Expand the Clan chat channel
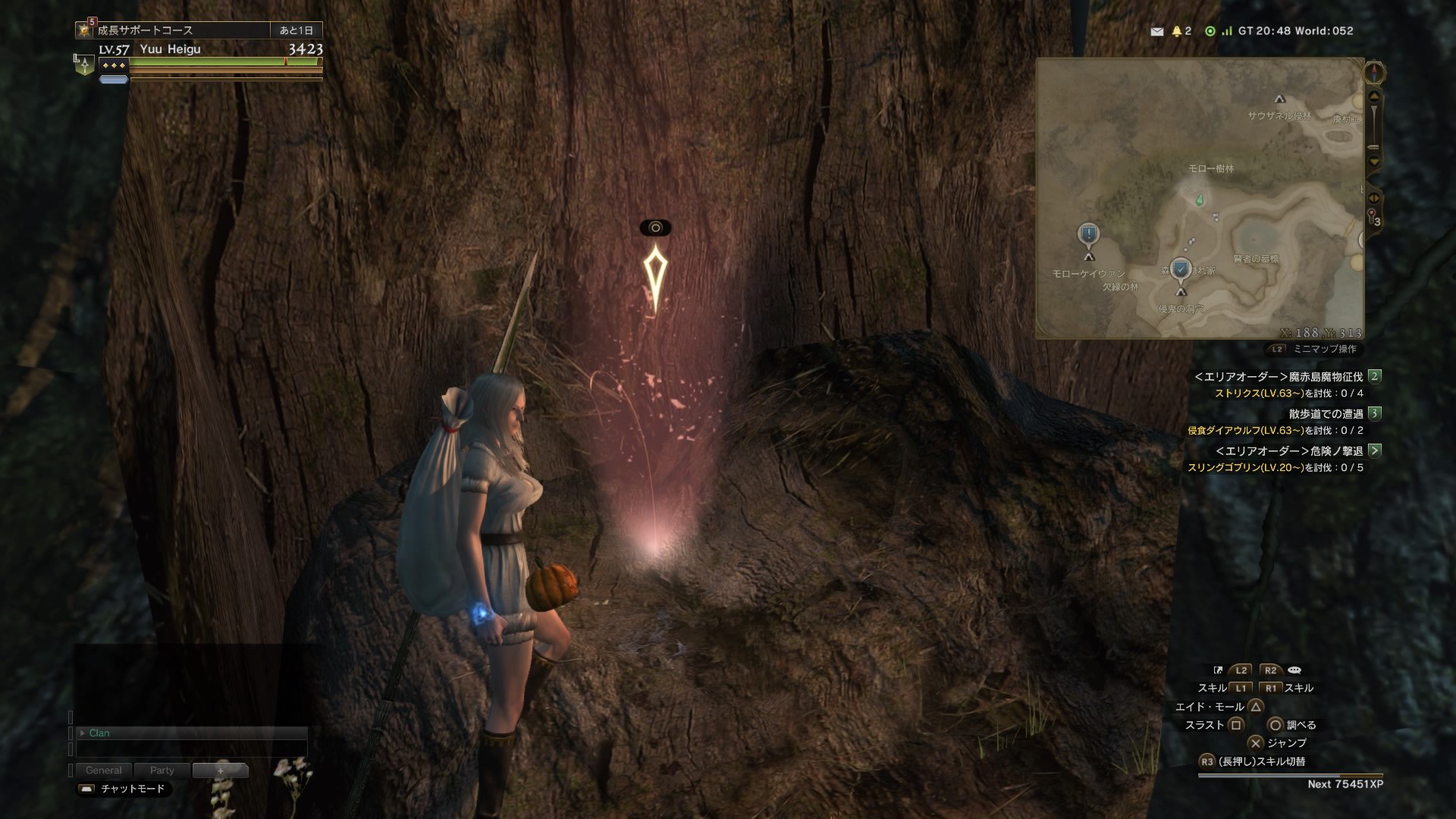Screen dimensions: 1456x819 tap(83, 733)
